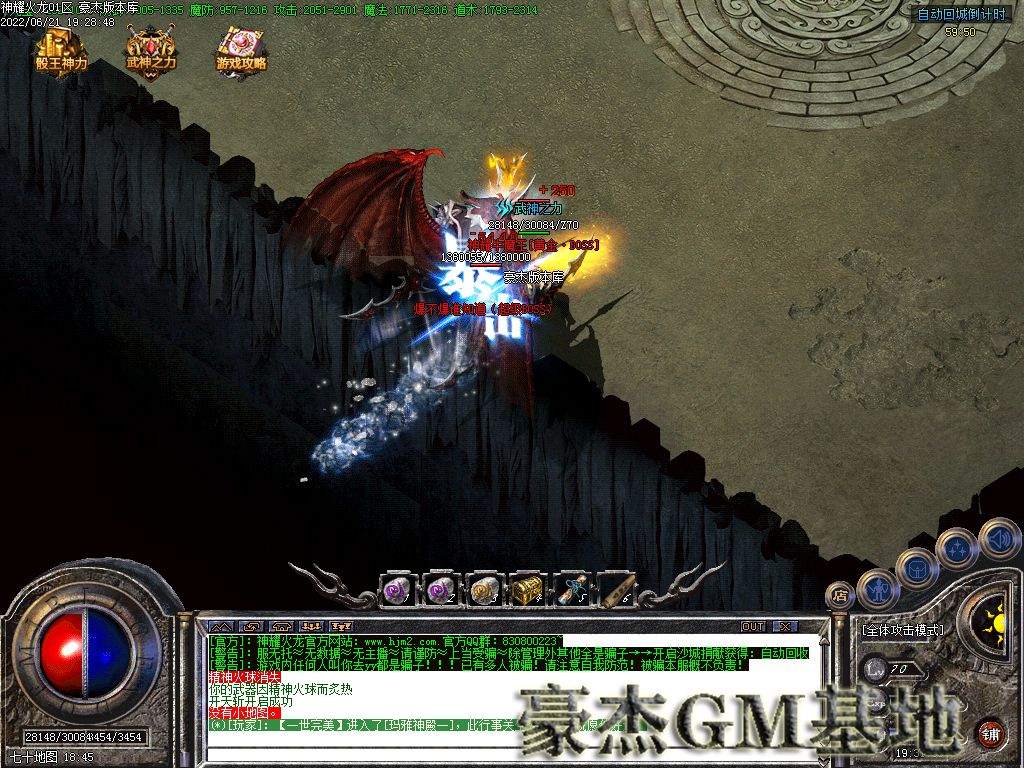Use the blue-ribboned scroll in hotbar slot 5
The image size is (1024, 768).
tap(572, 590)
